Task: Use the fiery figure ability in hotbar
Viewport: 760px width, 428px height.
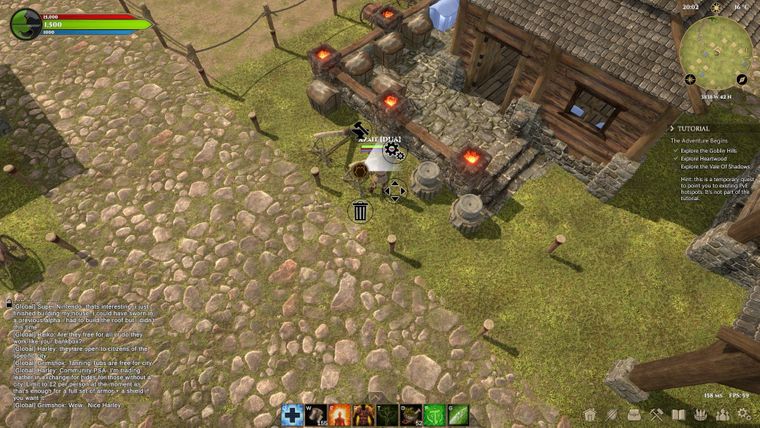Action: 341,415
